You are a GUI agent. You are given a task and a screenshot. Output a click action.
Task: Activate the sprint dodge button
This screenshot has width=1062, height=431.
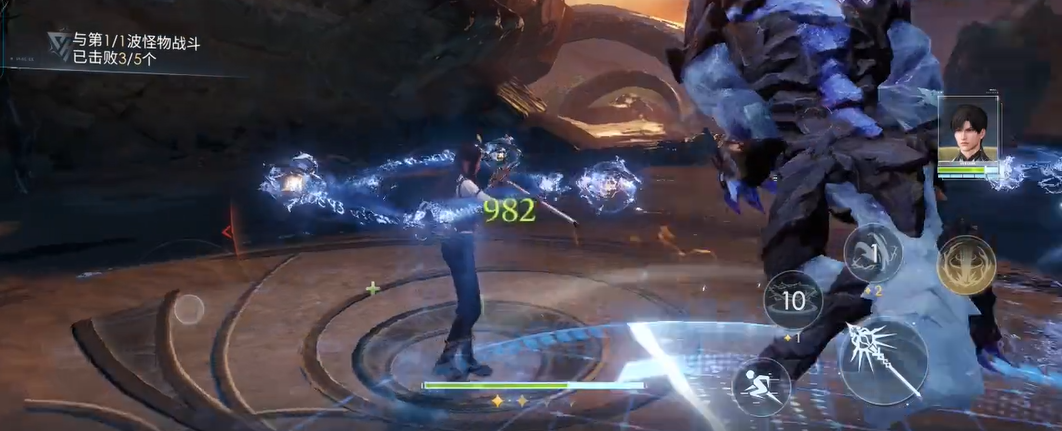pos(761,385)
